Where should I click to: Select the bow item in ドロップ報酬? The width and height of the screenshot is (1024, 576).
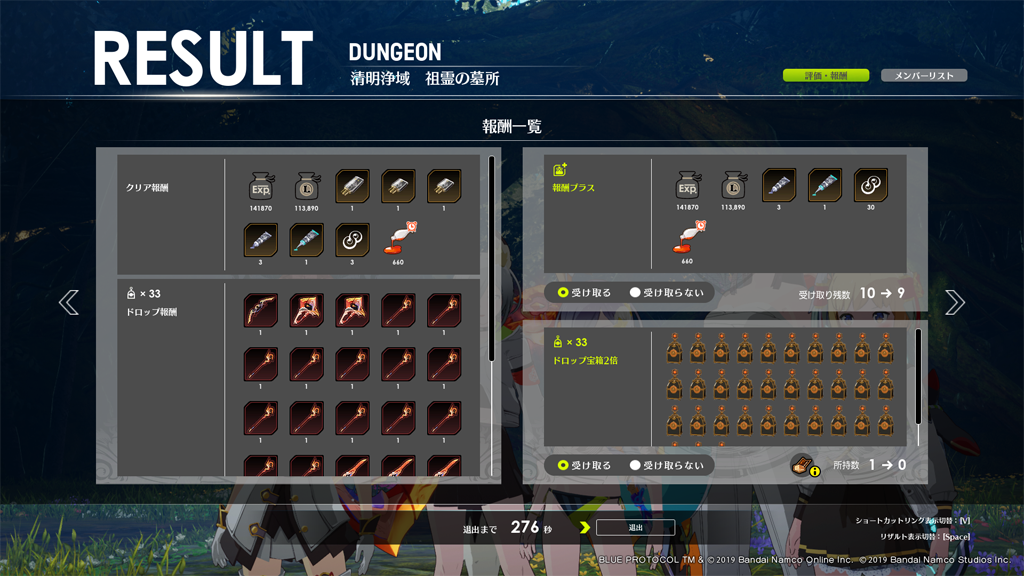pos(261,310)
